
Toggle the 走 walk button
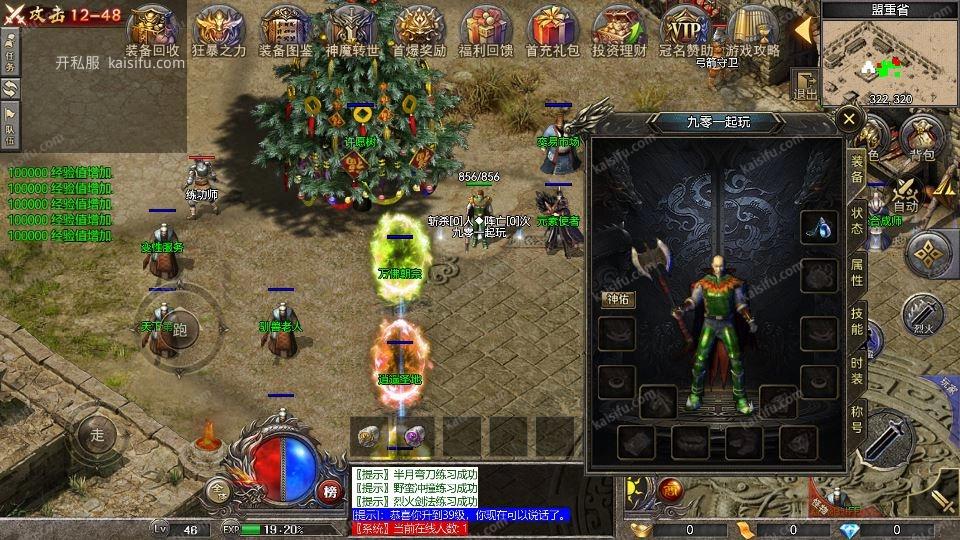point(97,434)
